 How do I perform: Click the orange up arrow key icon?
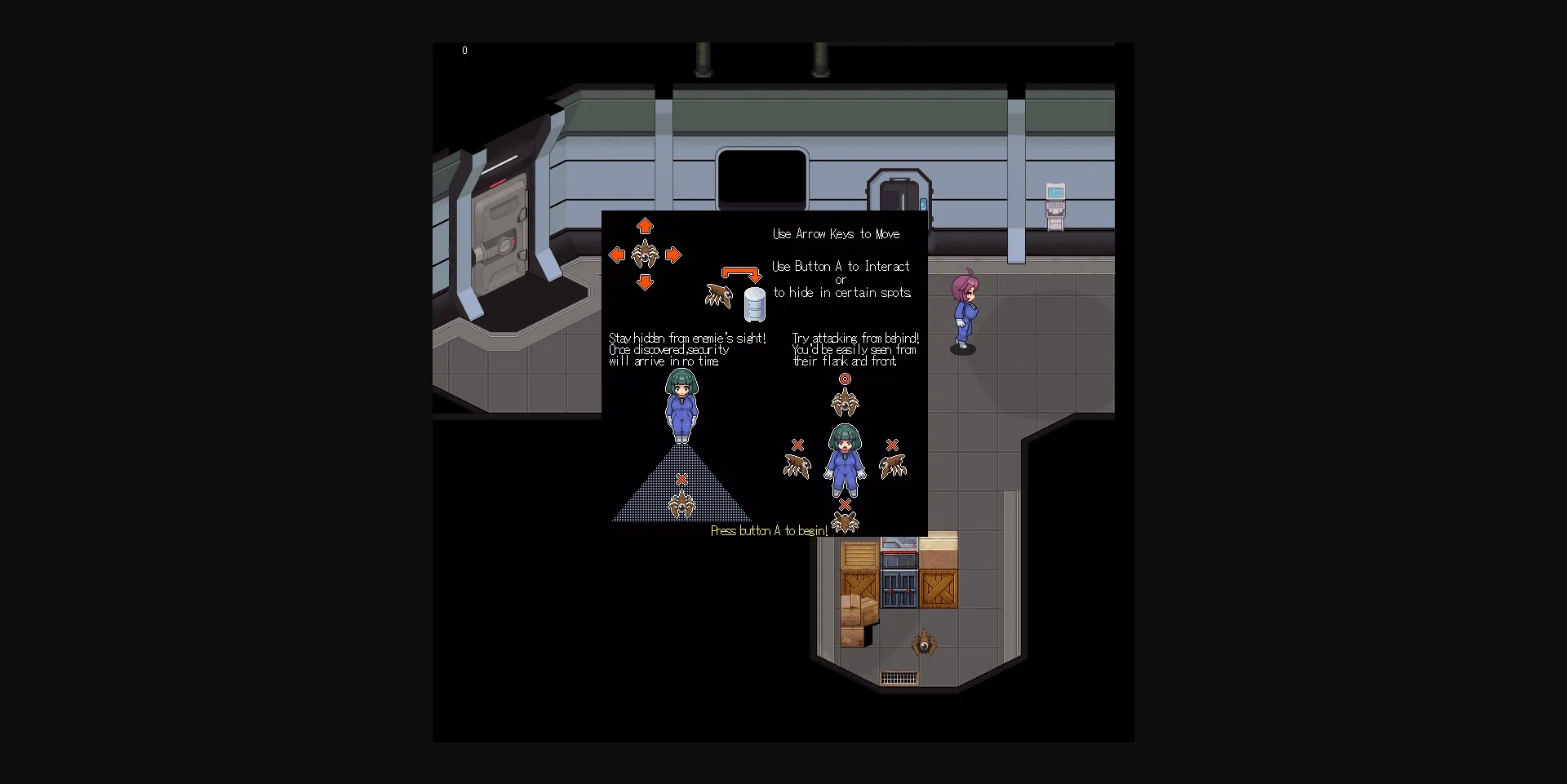(646, 227)
